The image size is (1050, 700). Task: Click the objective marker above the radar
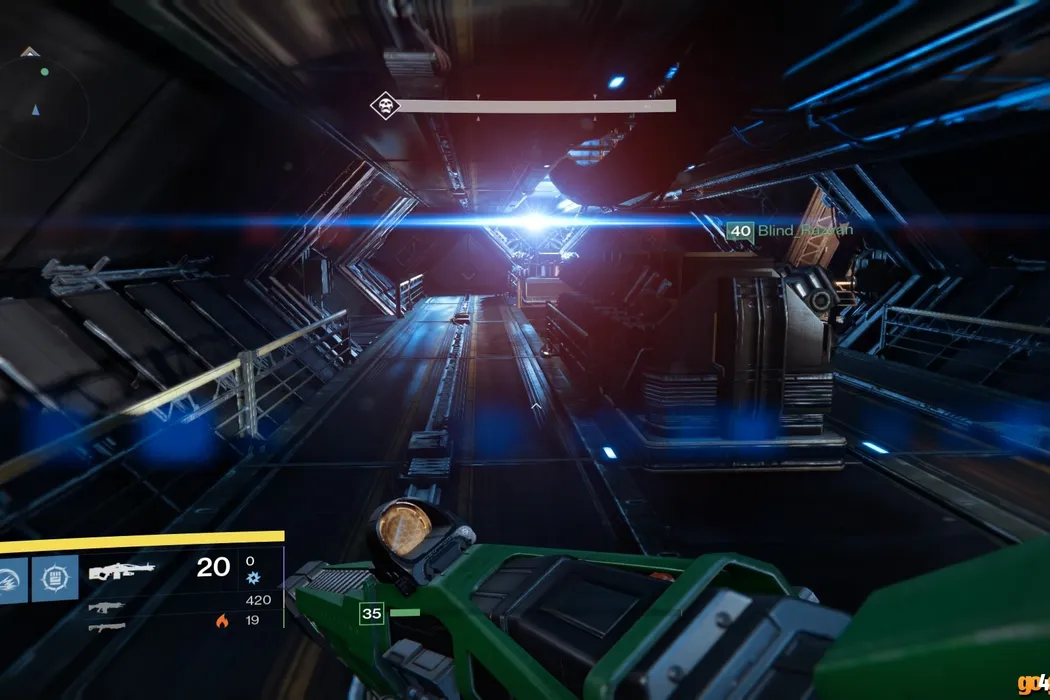[30, 52]
